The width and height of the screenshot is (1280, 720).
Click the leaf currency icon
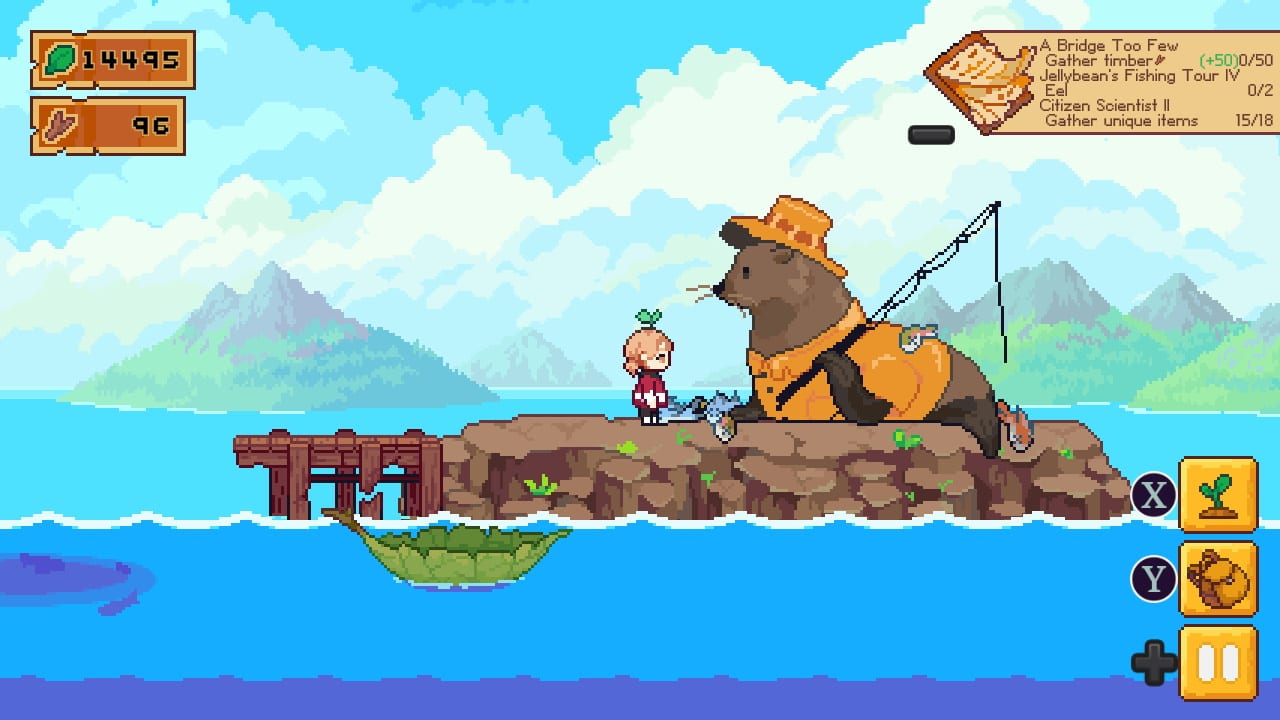[61, 59]
